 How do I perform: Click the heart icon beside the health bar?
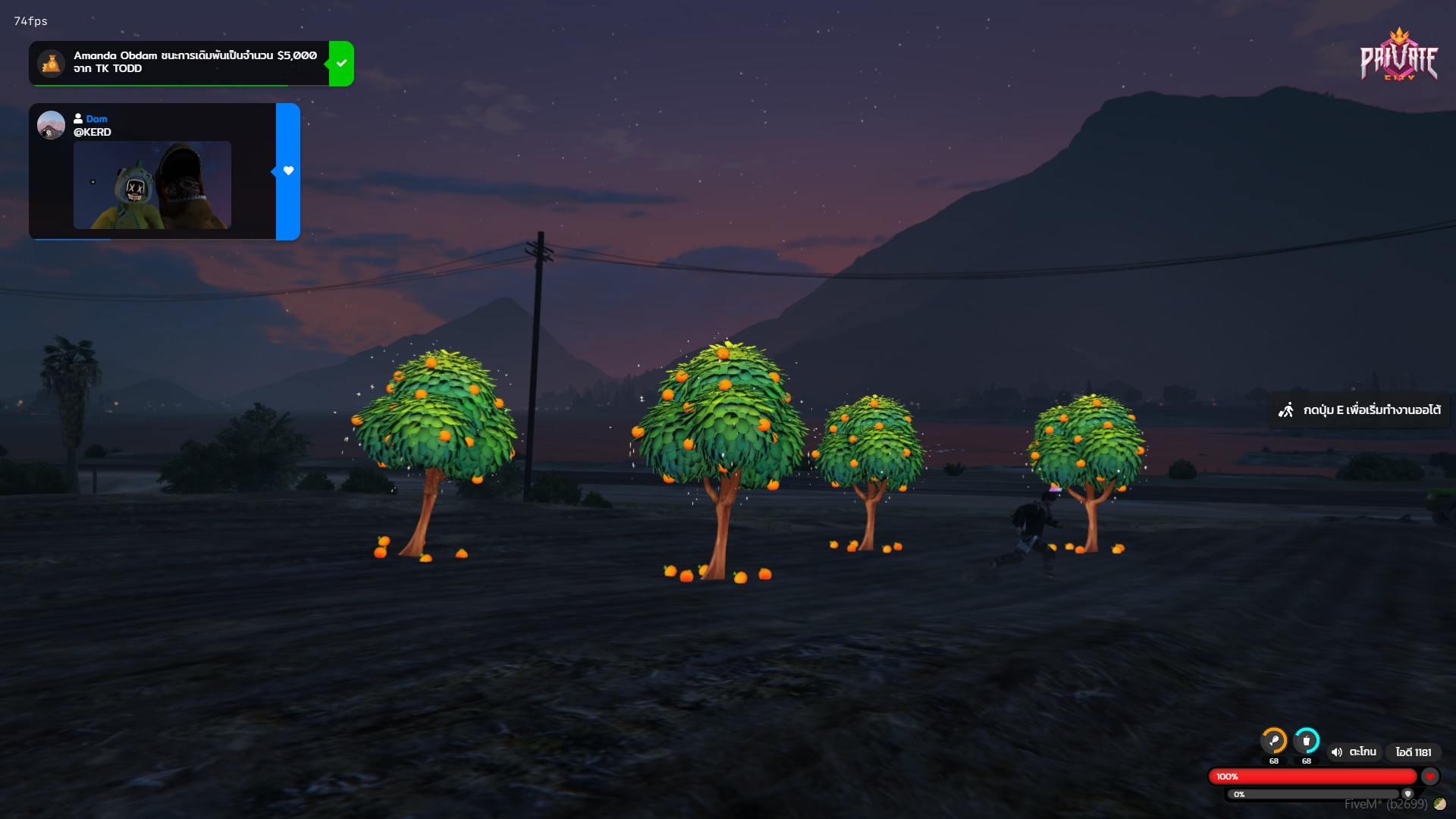point(1429,777)
